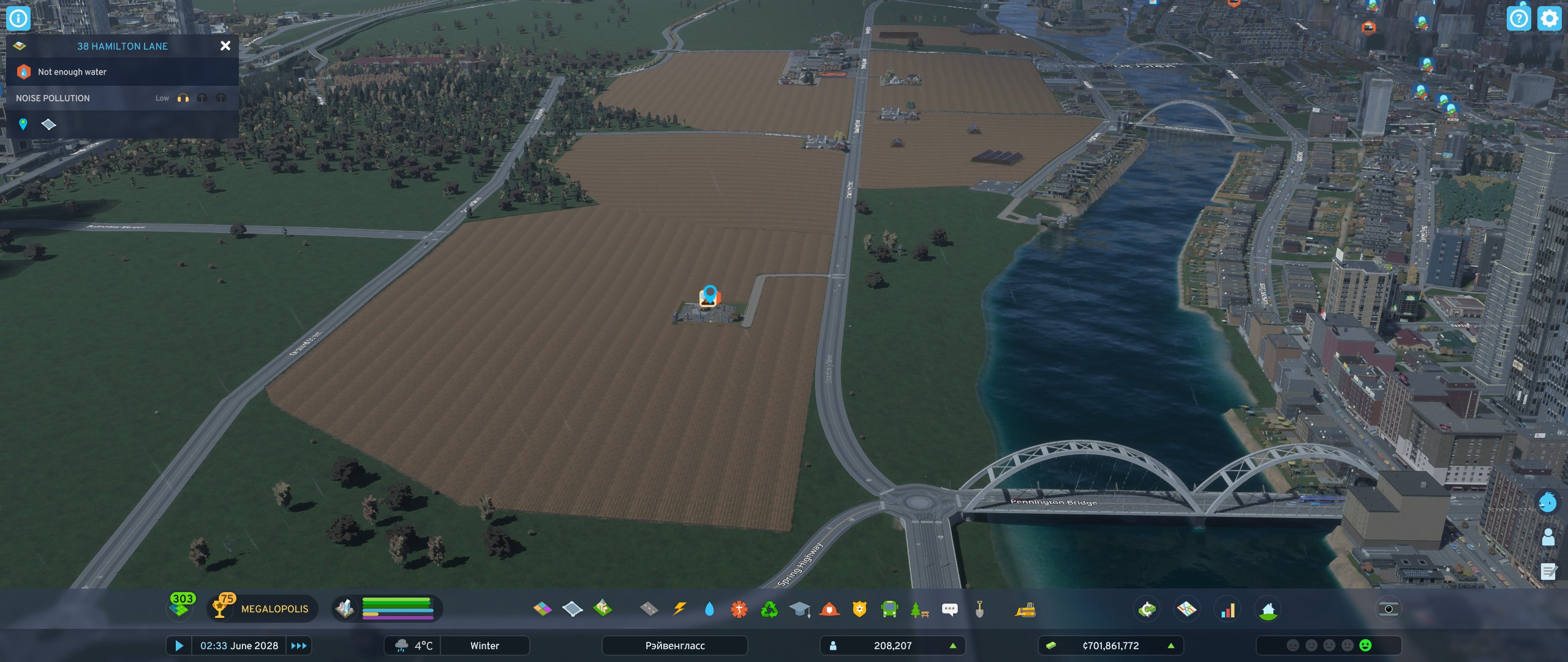
Task: Open the Water & Sewage menu
Action: pos(710,610)
